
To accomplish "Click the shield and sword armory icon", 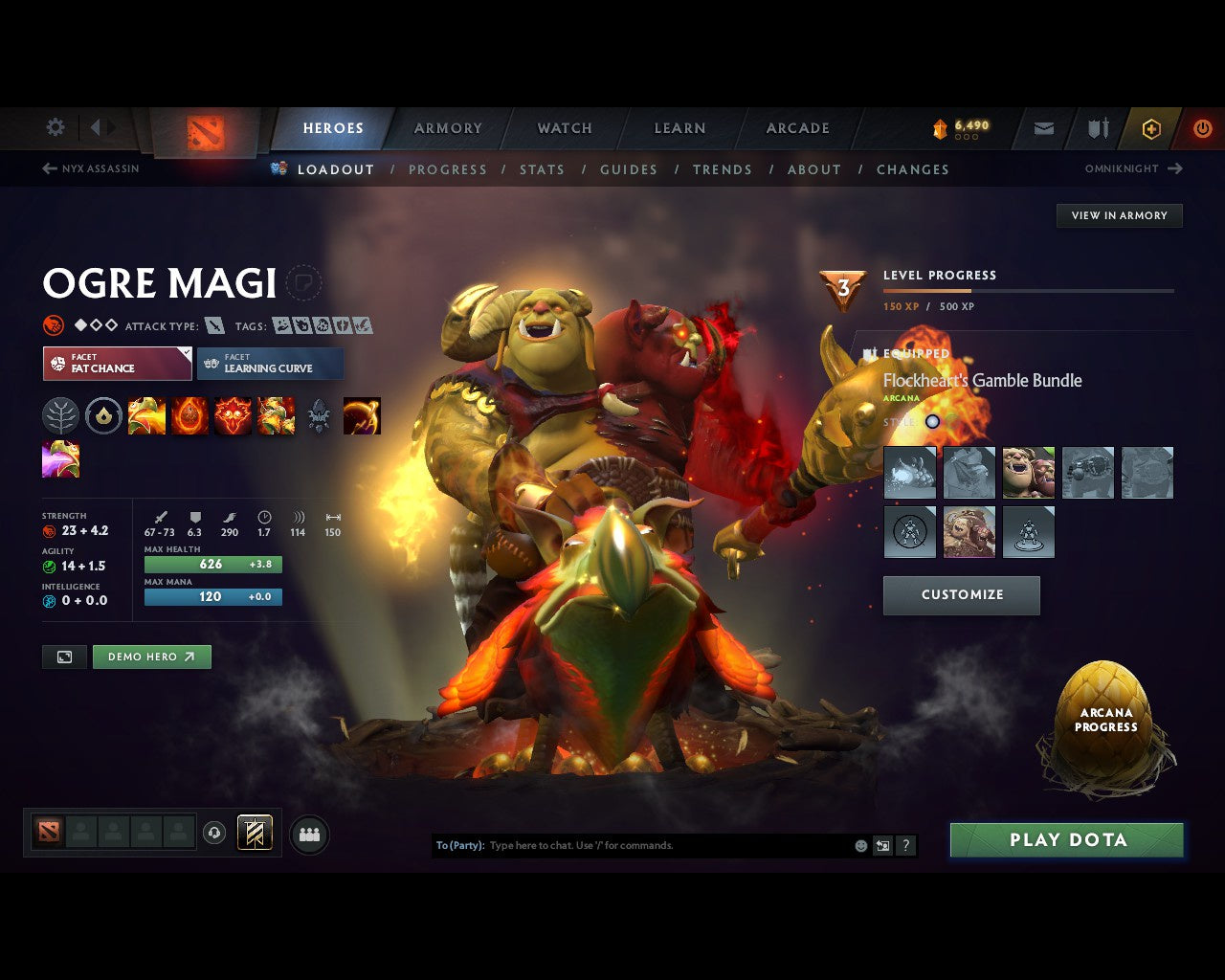I will (1097, 128).
